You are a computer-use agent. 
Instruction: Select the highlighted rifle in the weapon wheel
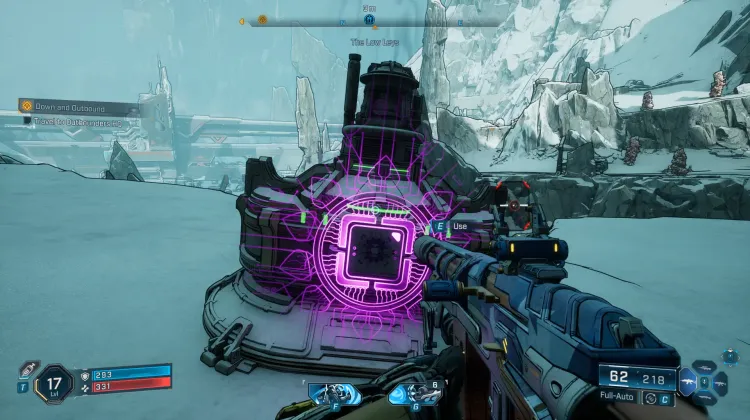tap(690, 381)
